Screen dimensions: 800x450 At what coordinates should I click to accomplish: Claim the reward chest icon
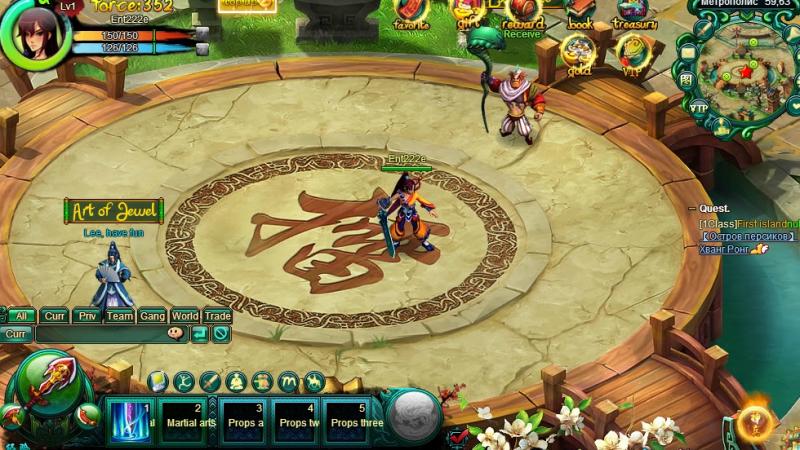523,12
